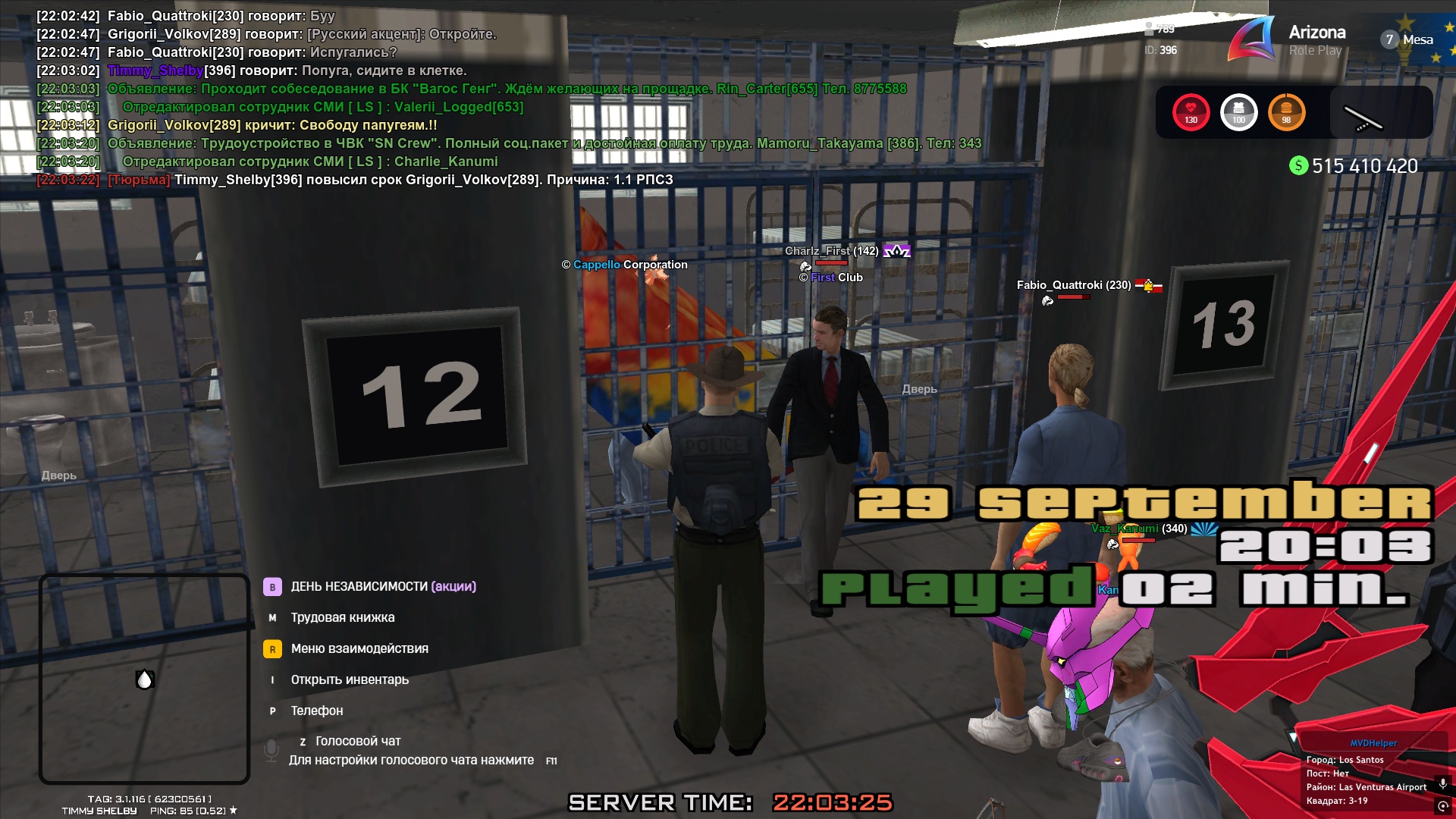Click the white body armor icon
The height and width of the screenshot is (819, 1456).
(1238, 112)
